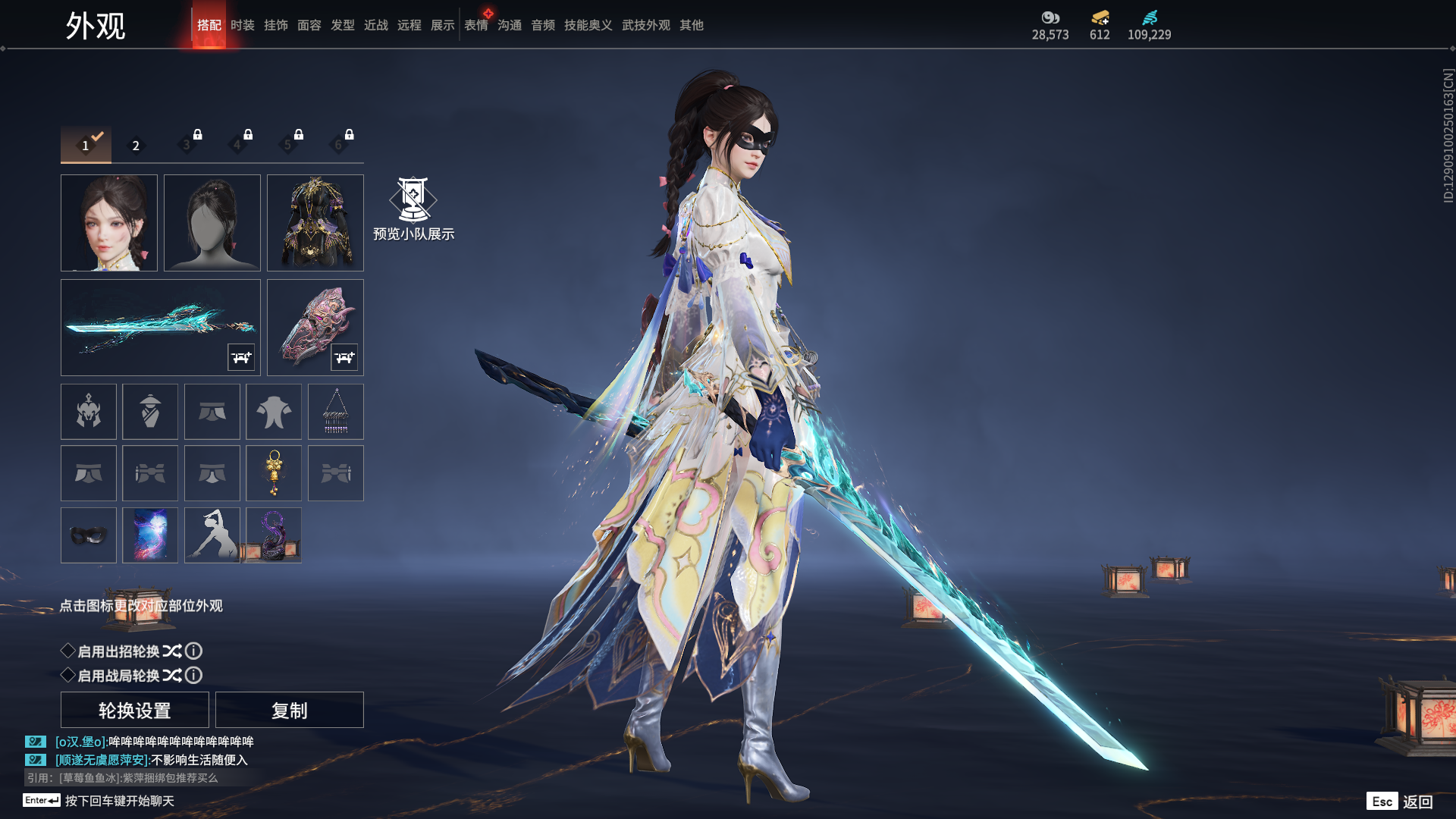Screen dimensions: 1456x819
Task: Click the glowing cyan sword skin slot
Action: click(x=160, y=327)
